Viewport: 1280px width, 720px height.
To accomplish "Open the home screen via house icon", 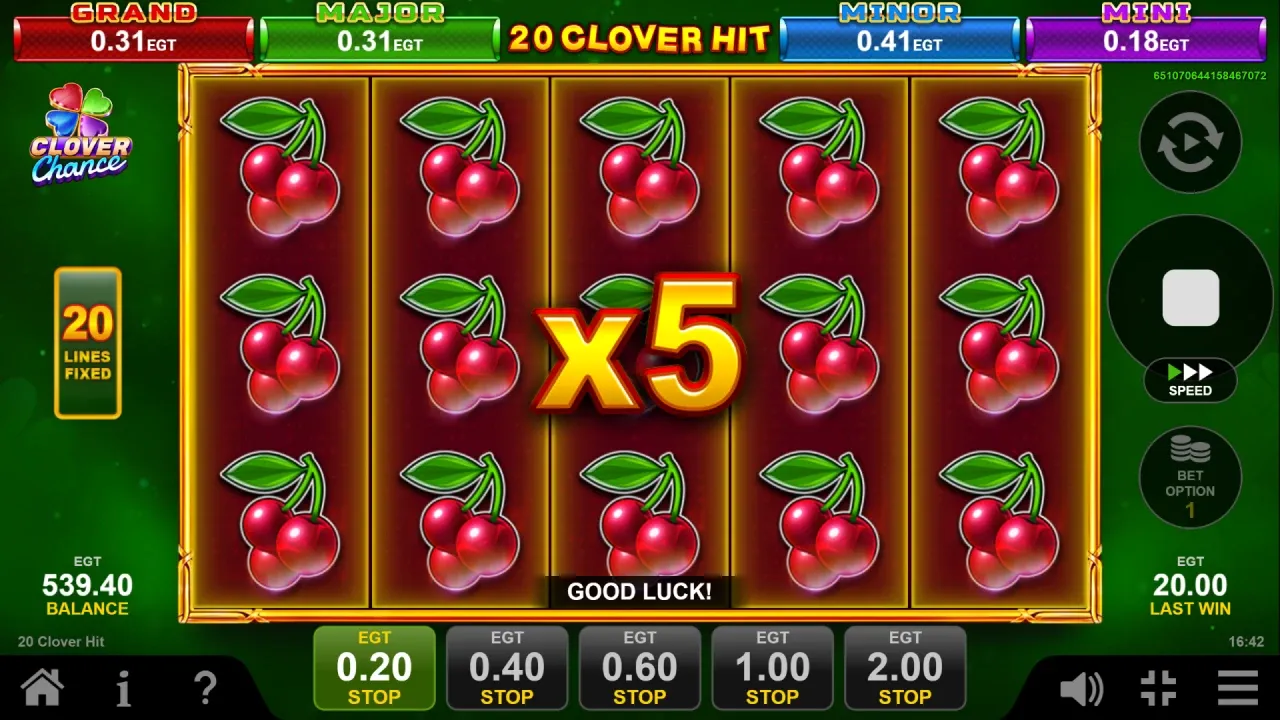I will click(x=42, y=687).
